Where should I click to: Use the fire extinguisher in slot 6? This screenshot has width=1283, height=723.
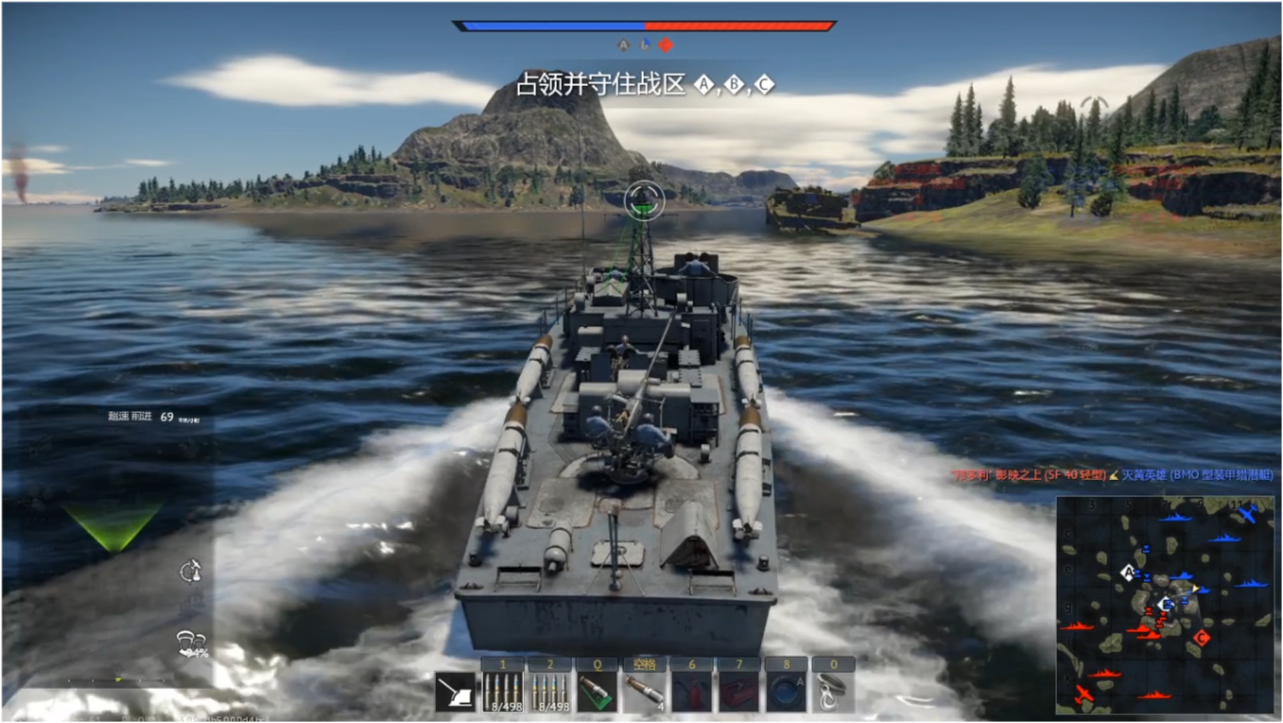[x=691, y=690]
